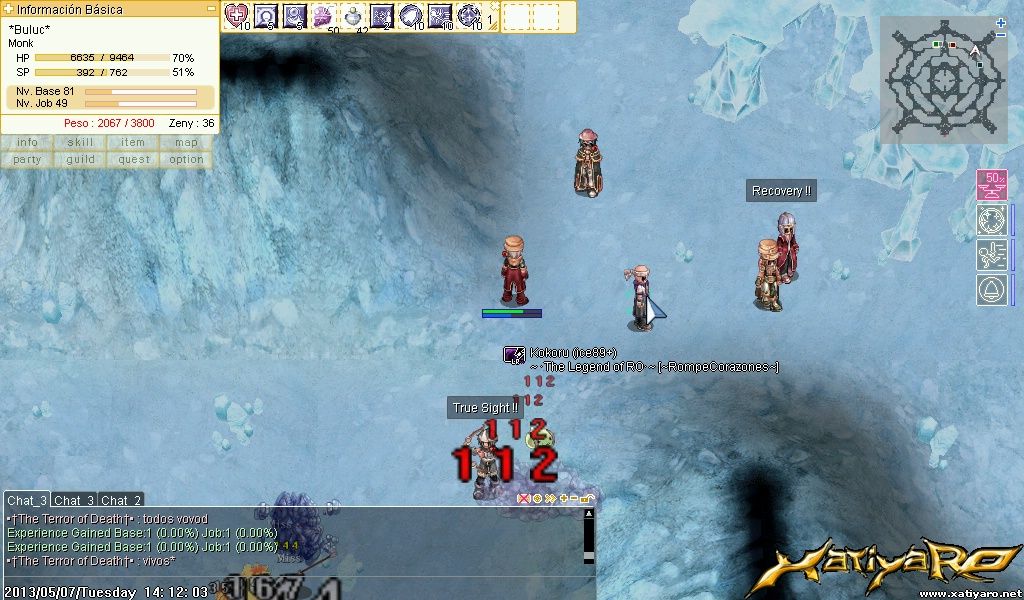
Task: Zoom in the minimap with plus button
Action: pyautogui.click(x=1001, y=22)
